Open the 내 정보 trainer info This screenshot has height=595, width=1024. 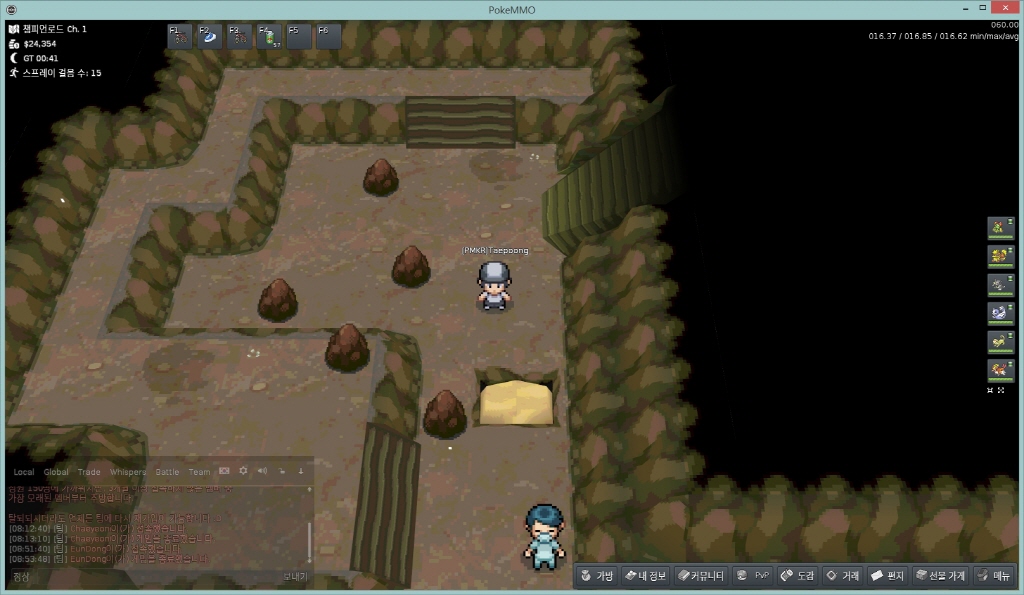coord(645,576)
